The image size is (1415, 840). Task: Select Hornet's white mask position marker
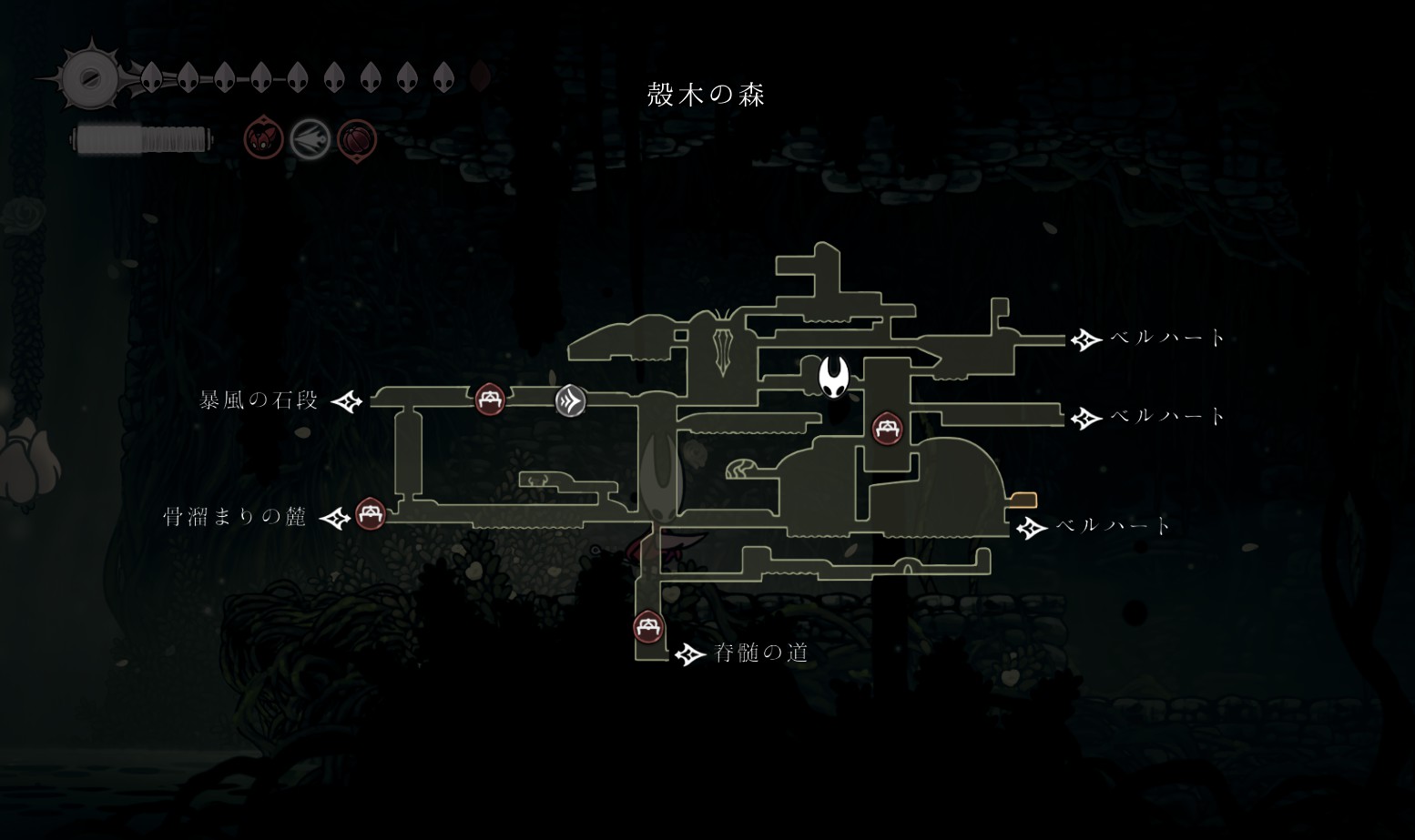(x=833, y=376)
